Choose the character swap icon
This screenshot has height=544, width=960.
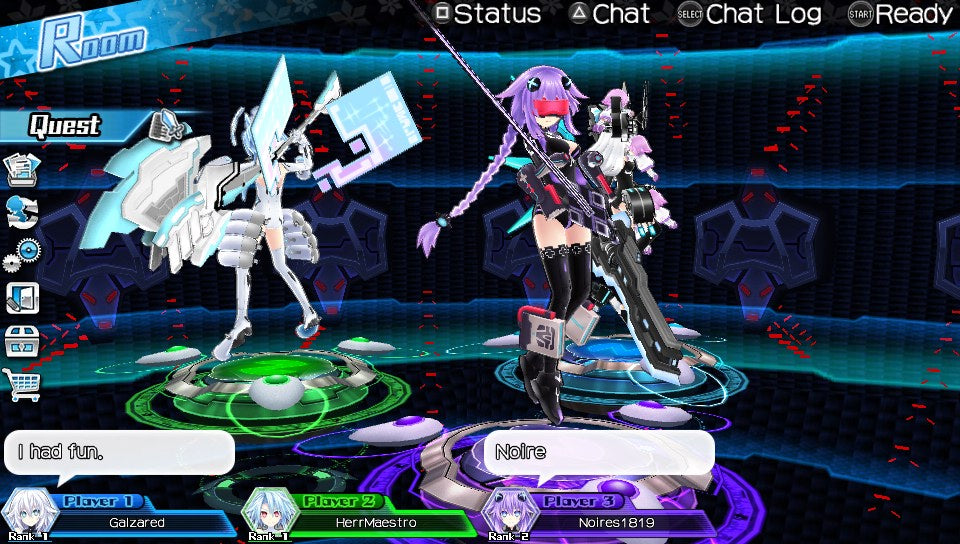tap(22, 212)
